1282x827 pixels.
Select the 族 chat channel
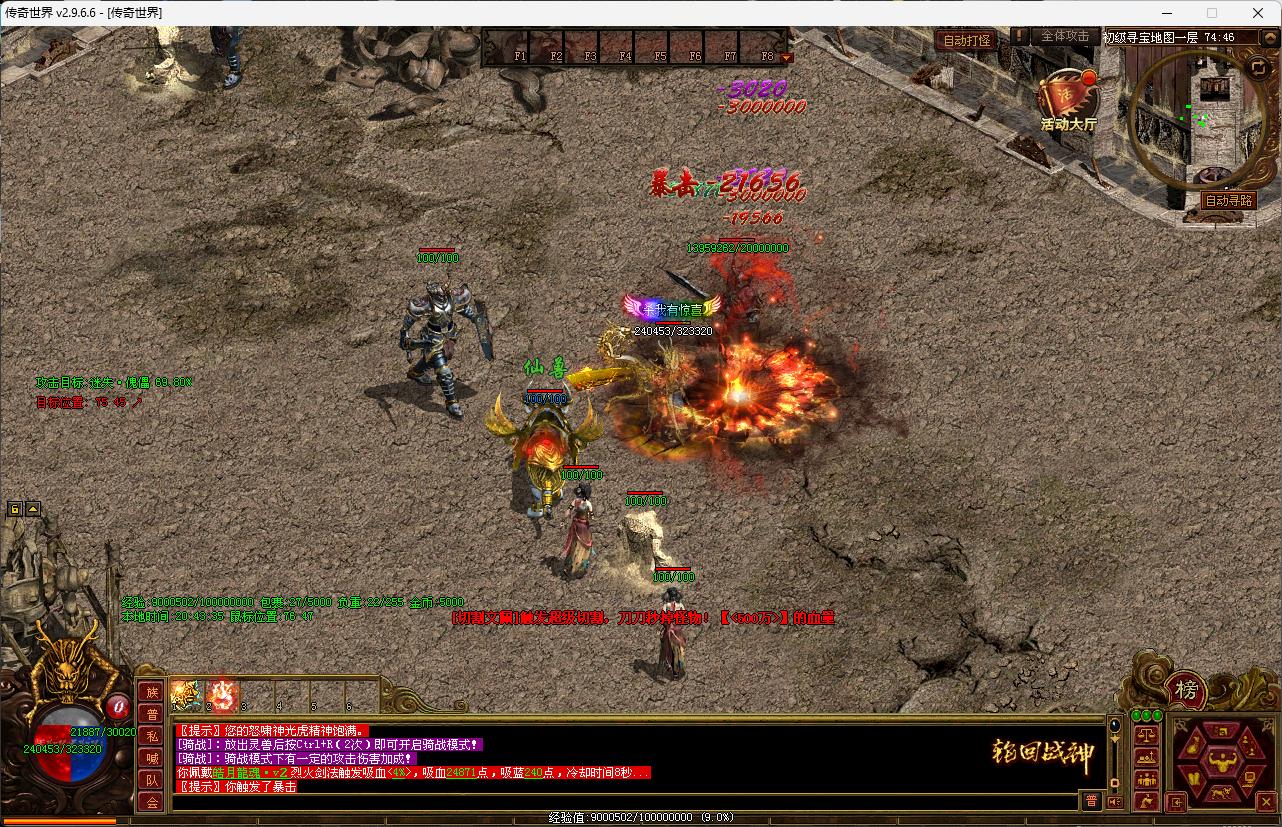click(151, 692)
